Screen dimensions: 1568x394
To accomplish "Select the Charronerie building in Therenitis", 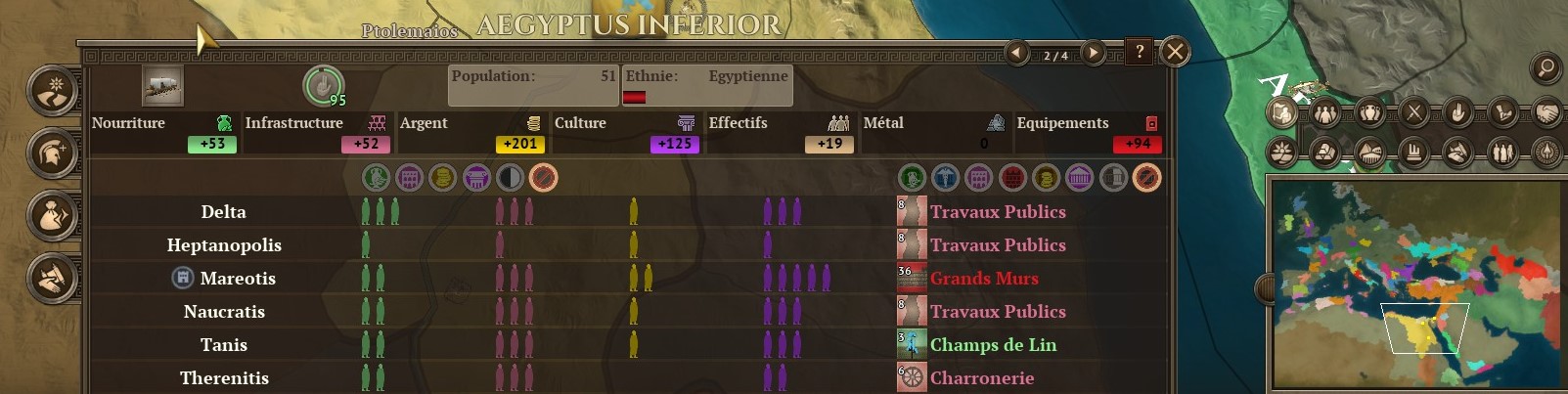I will tap(981, 378).
